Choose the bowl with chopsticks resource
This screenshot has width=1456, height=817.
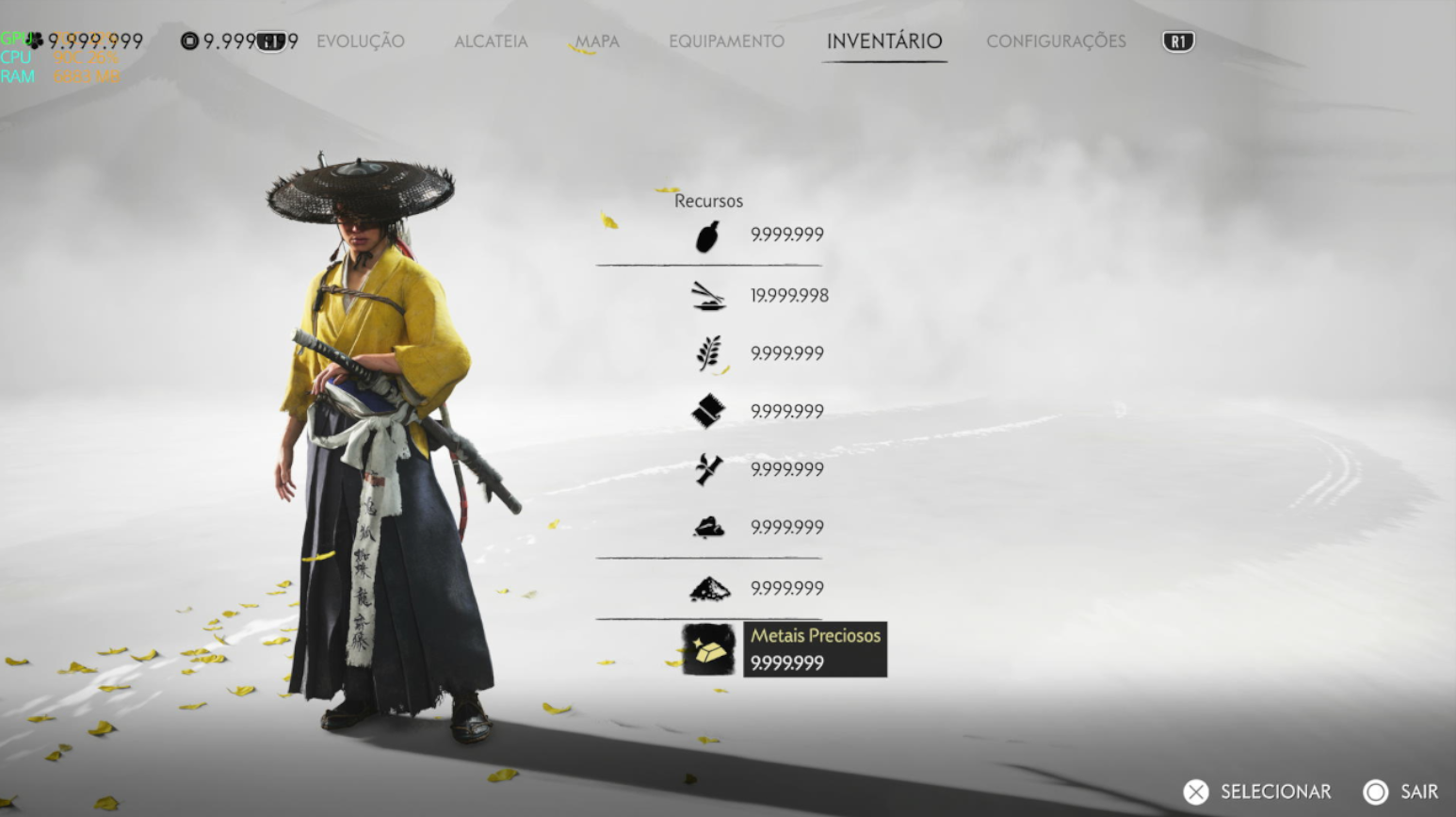click(708, 296)
